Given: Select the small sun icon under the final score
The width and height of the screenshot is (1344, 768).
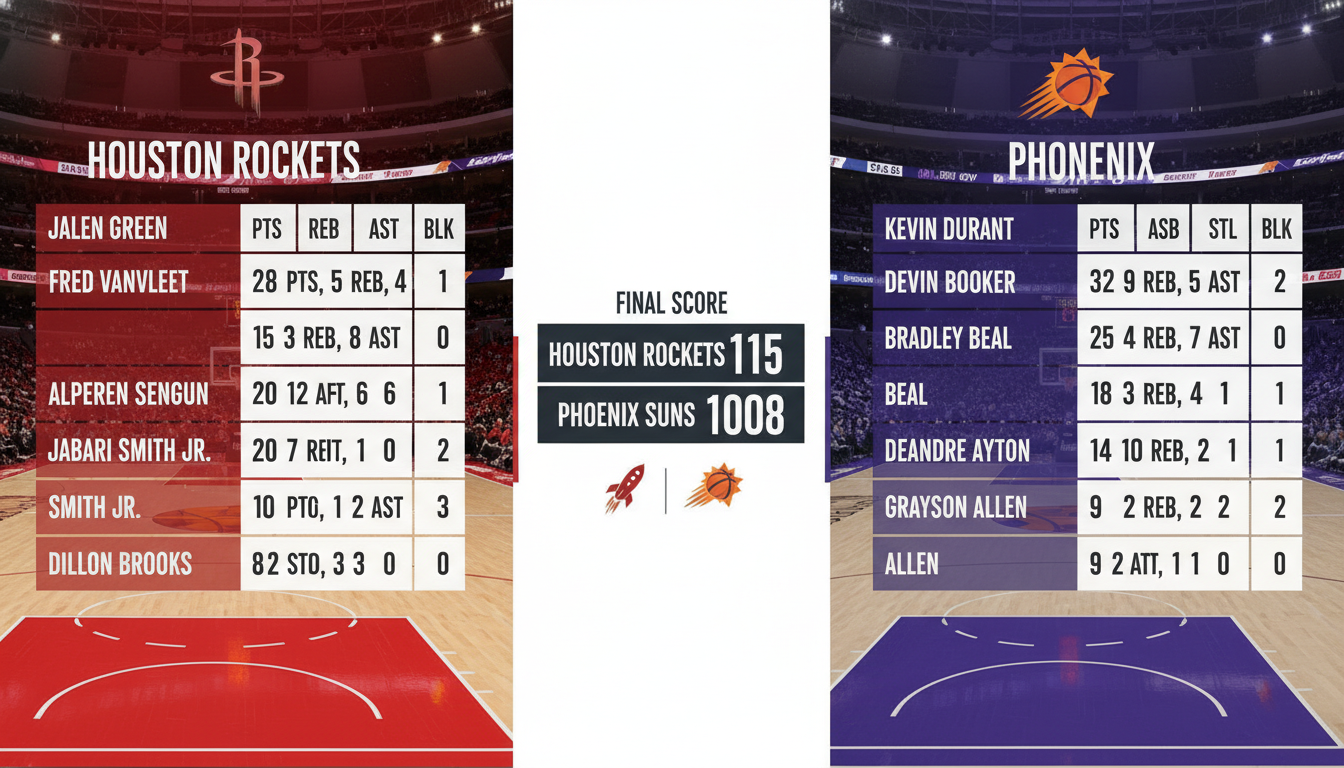Looking at the screenshot, I should pyautogui.click(x=714, y=487).
